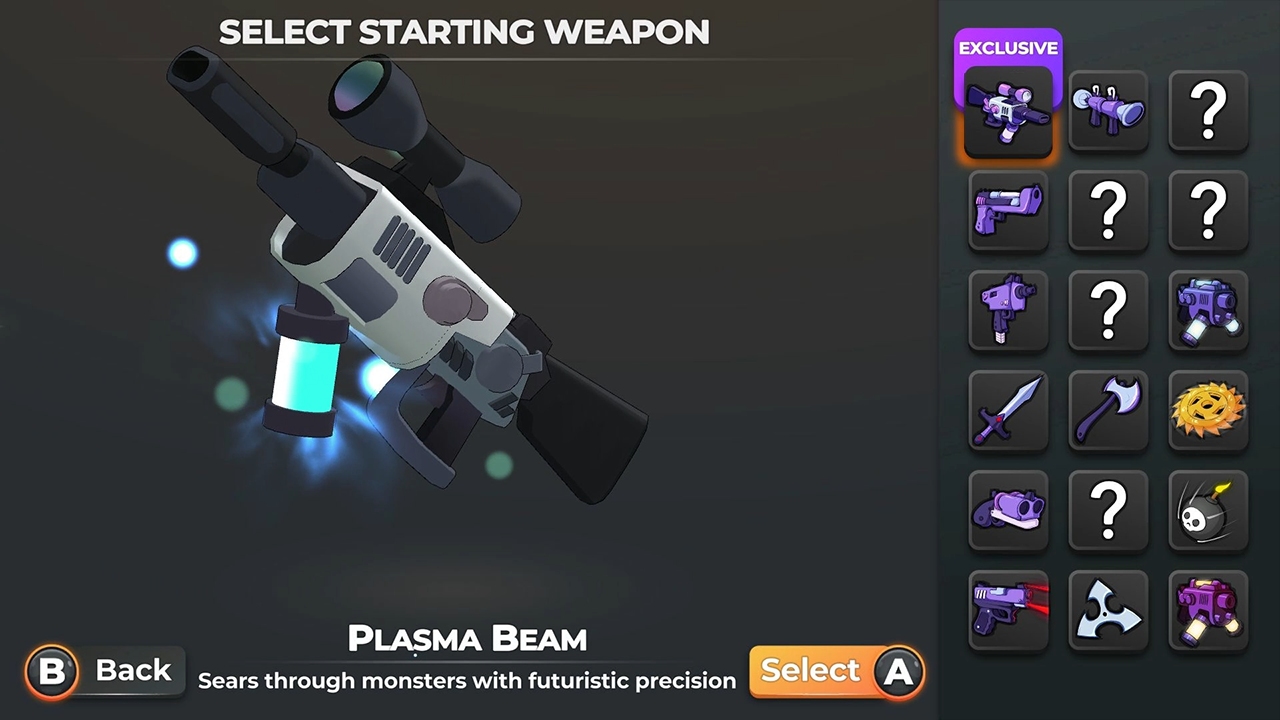
Task: Pick the golden sun weapon icon
Action: point(1208,411)
